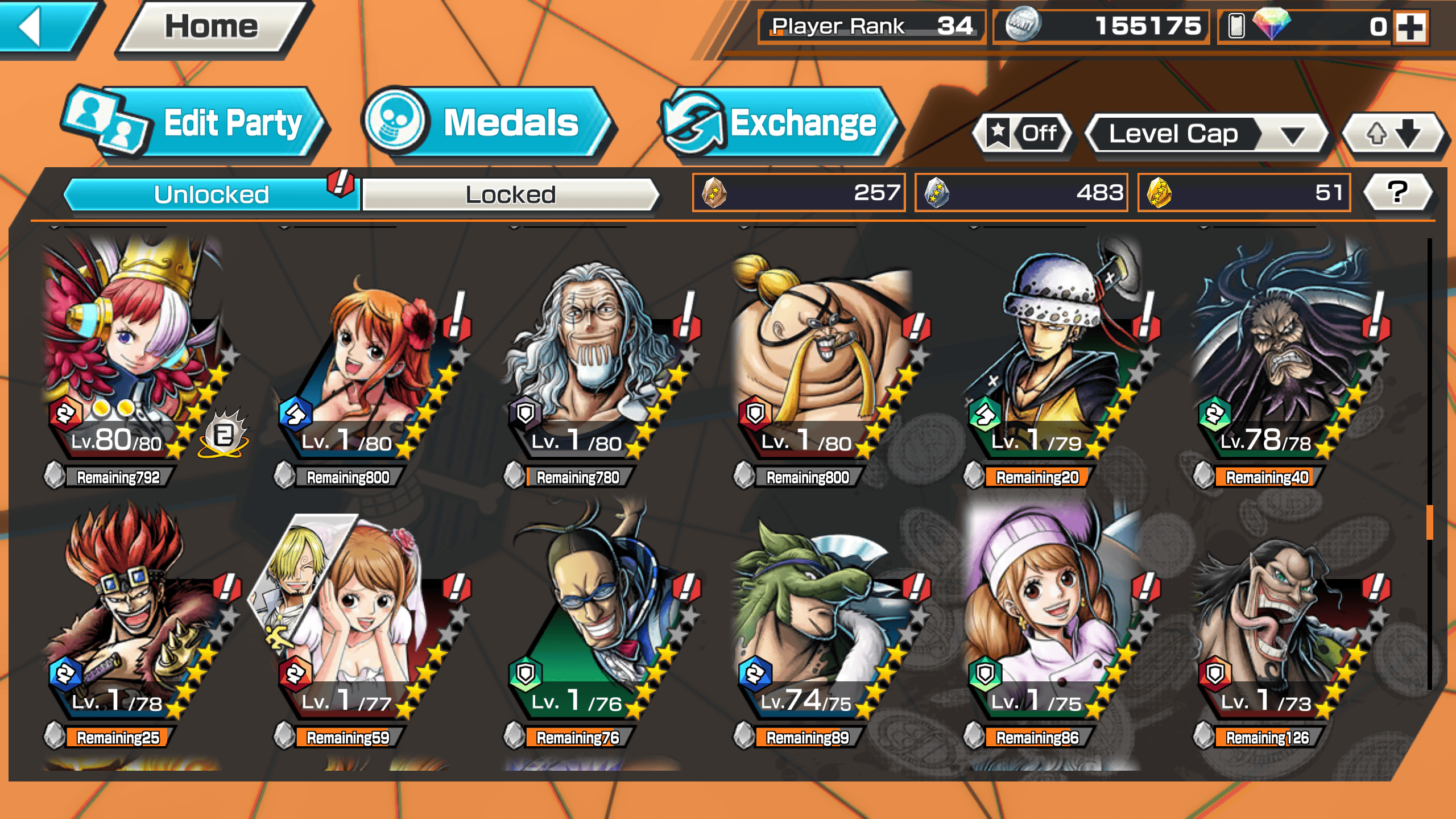1456x819 pixels.
Task: Return to the Home screen
Action: coord(212,27)
